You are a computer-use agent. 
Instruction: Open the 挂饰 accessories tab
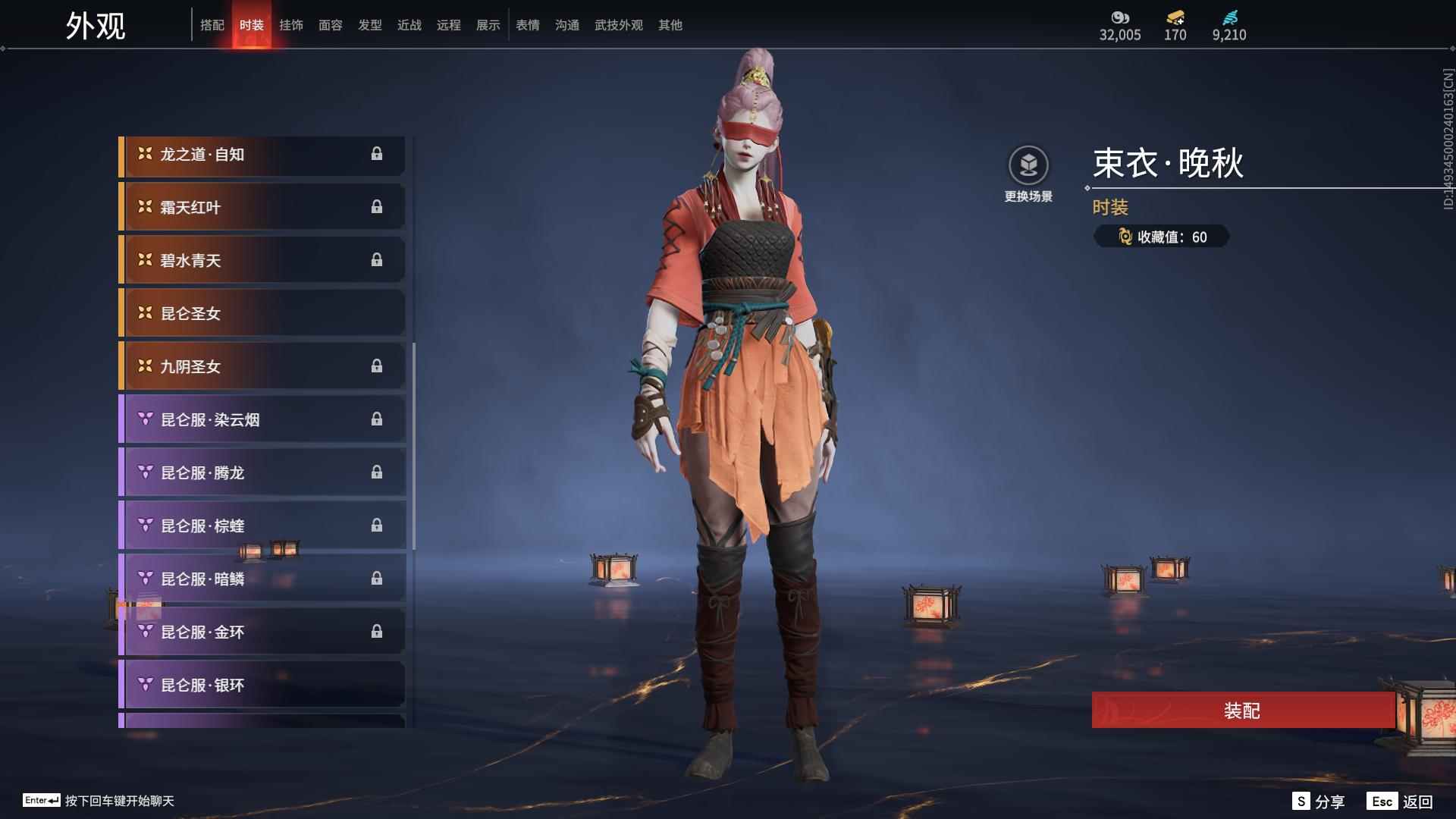[x=291, y=25]
